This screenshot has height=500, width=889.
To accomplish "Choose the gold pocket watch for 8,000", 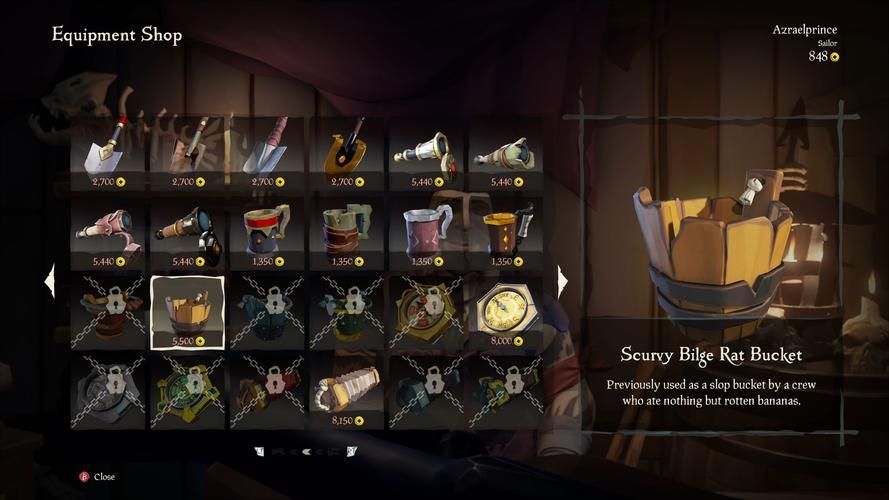I will click(x=506, y=311).
